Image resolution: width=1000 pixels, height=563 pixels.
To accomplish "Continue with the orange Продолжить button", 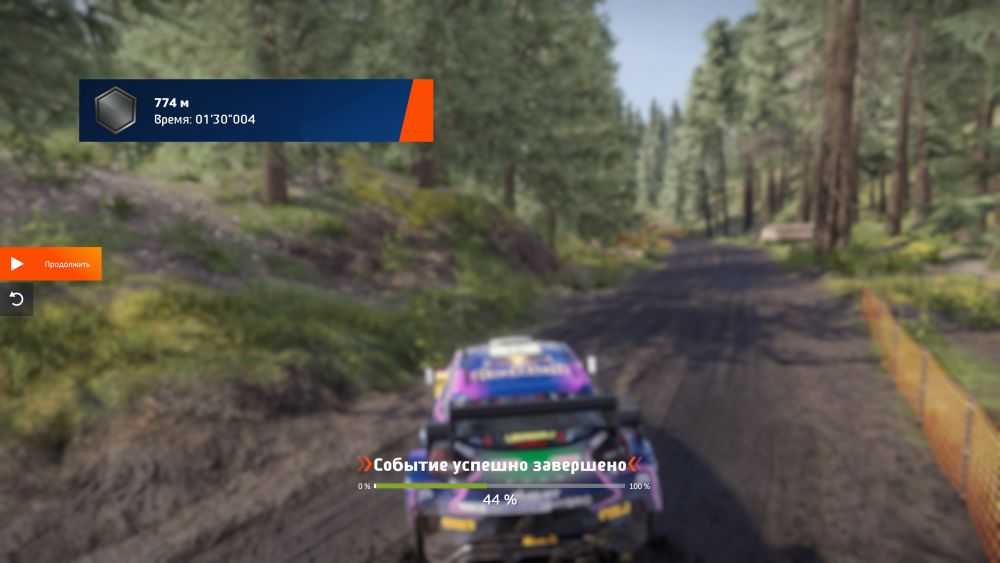I will tap(50, 264).
